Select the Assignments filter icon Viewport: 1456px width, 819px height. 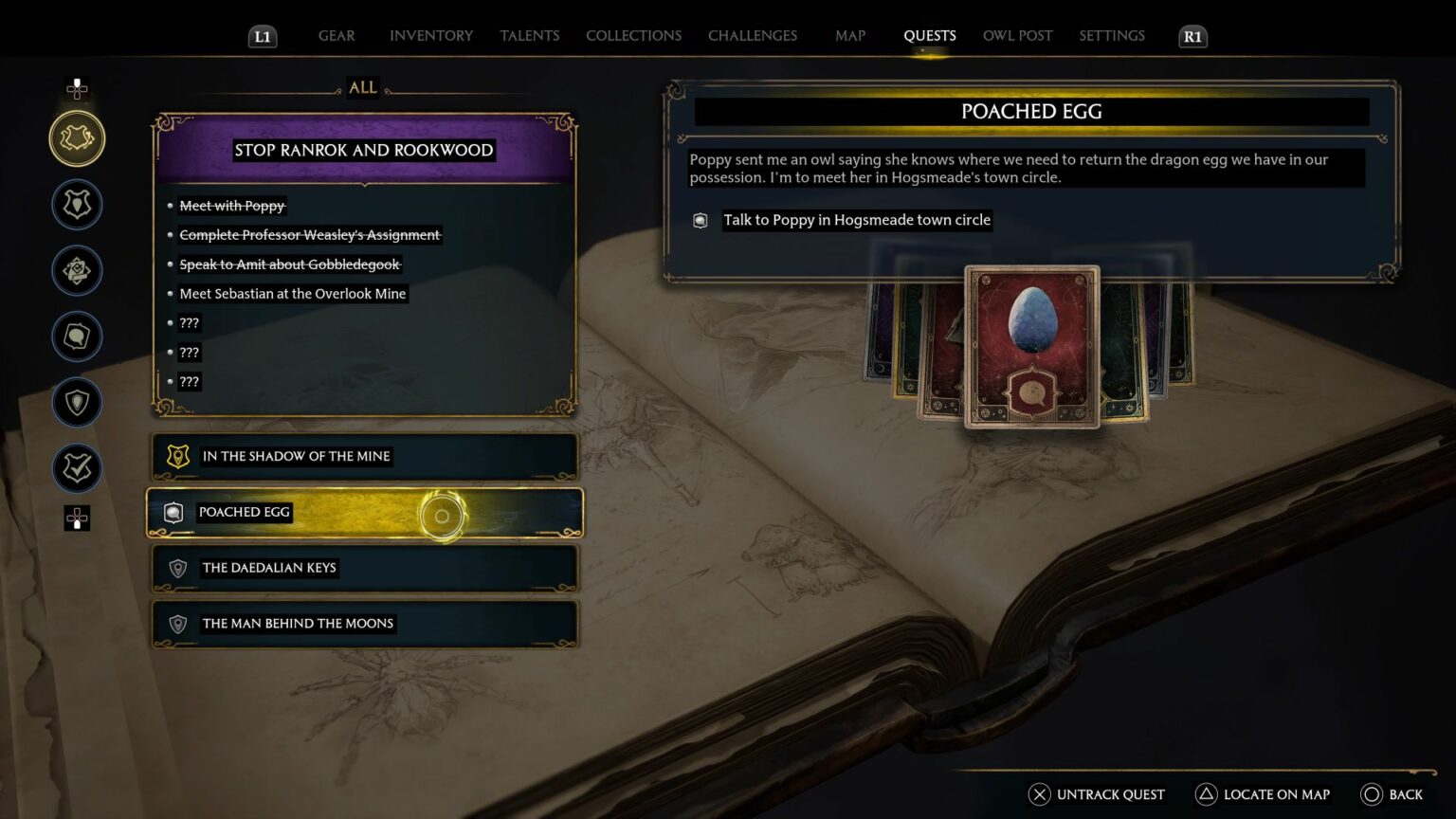pyautogui.click(x=77, y=270)
